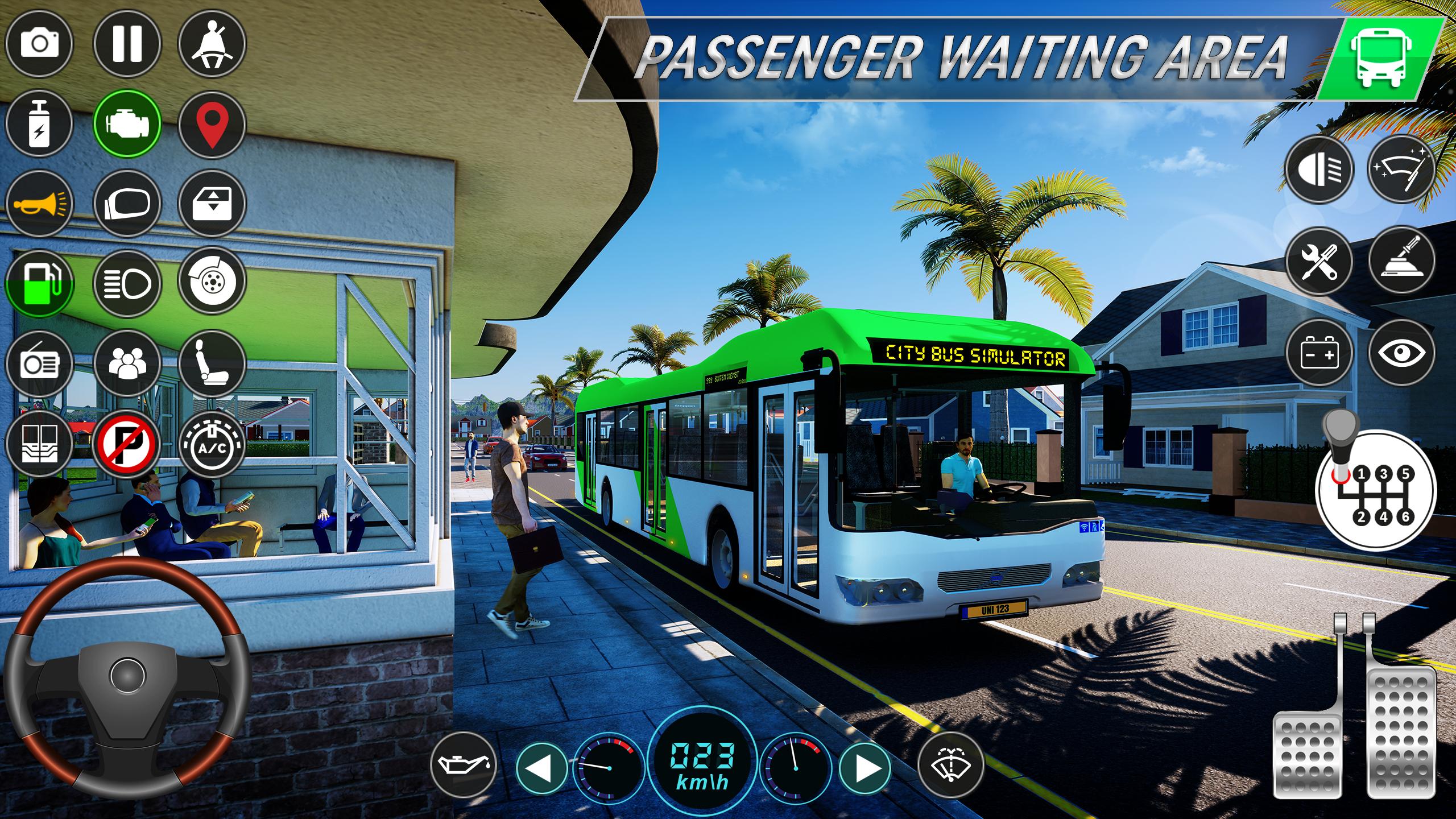Pause the game

pyautogui.click(x=127, y=44)
